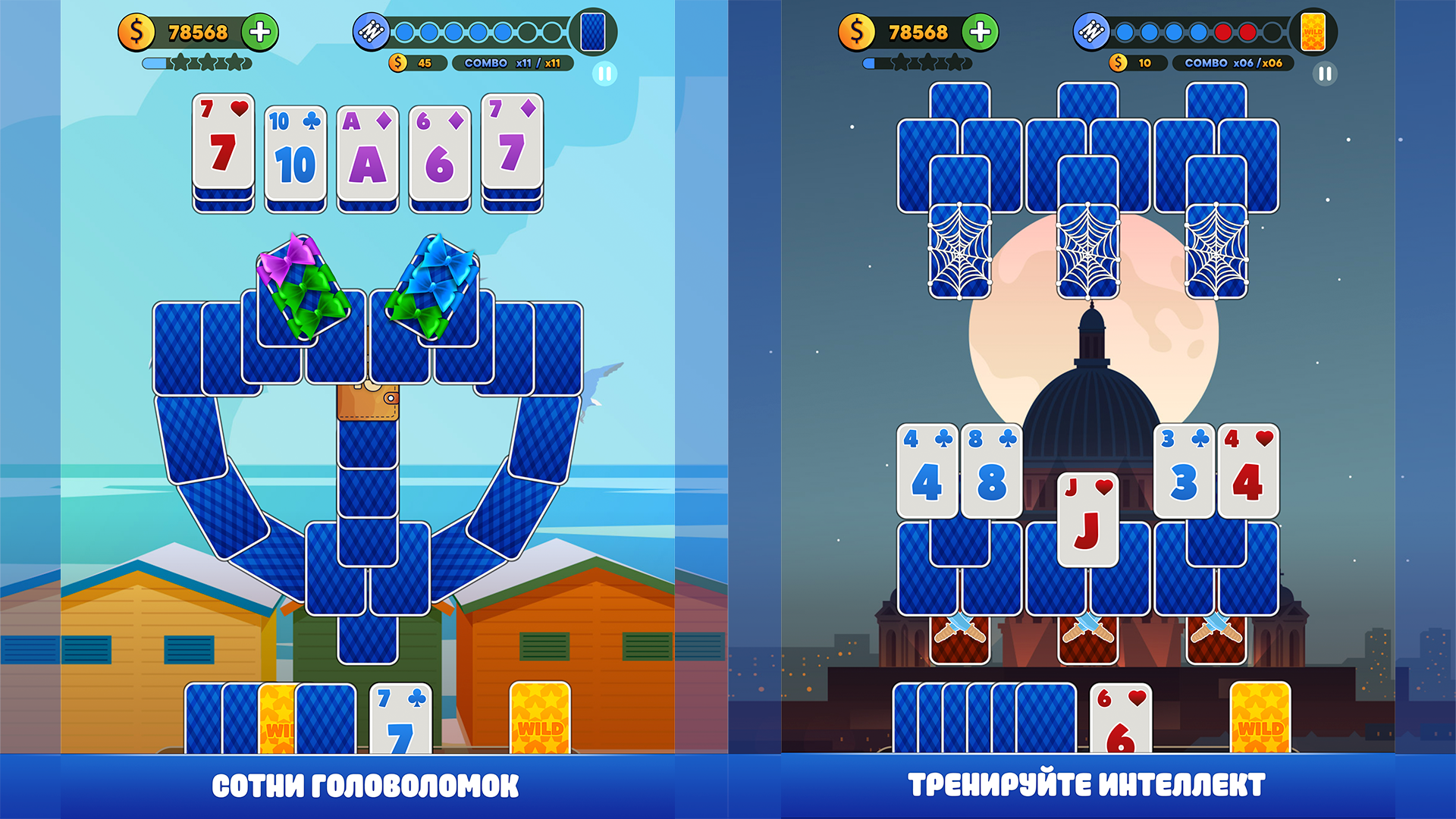Screen dimensions: 1456x819
Task: Click the blue deck icon at top center
Action: point(591,33)
